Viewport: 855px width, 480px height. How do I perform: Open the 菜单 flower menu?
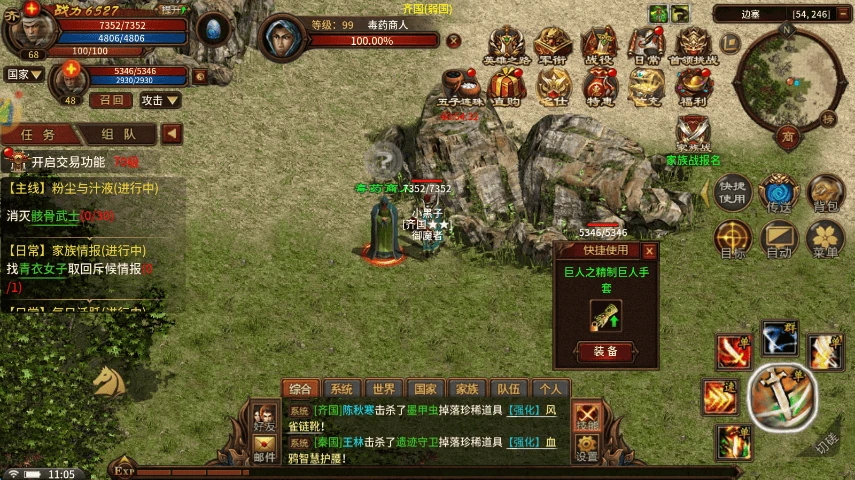[x=826, y=239]
